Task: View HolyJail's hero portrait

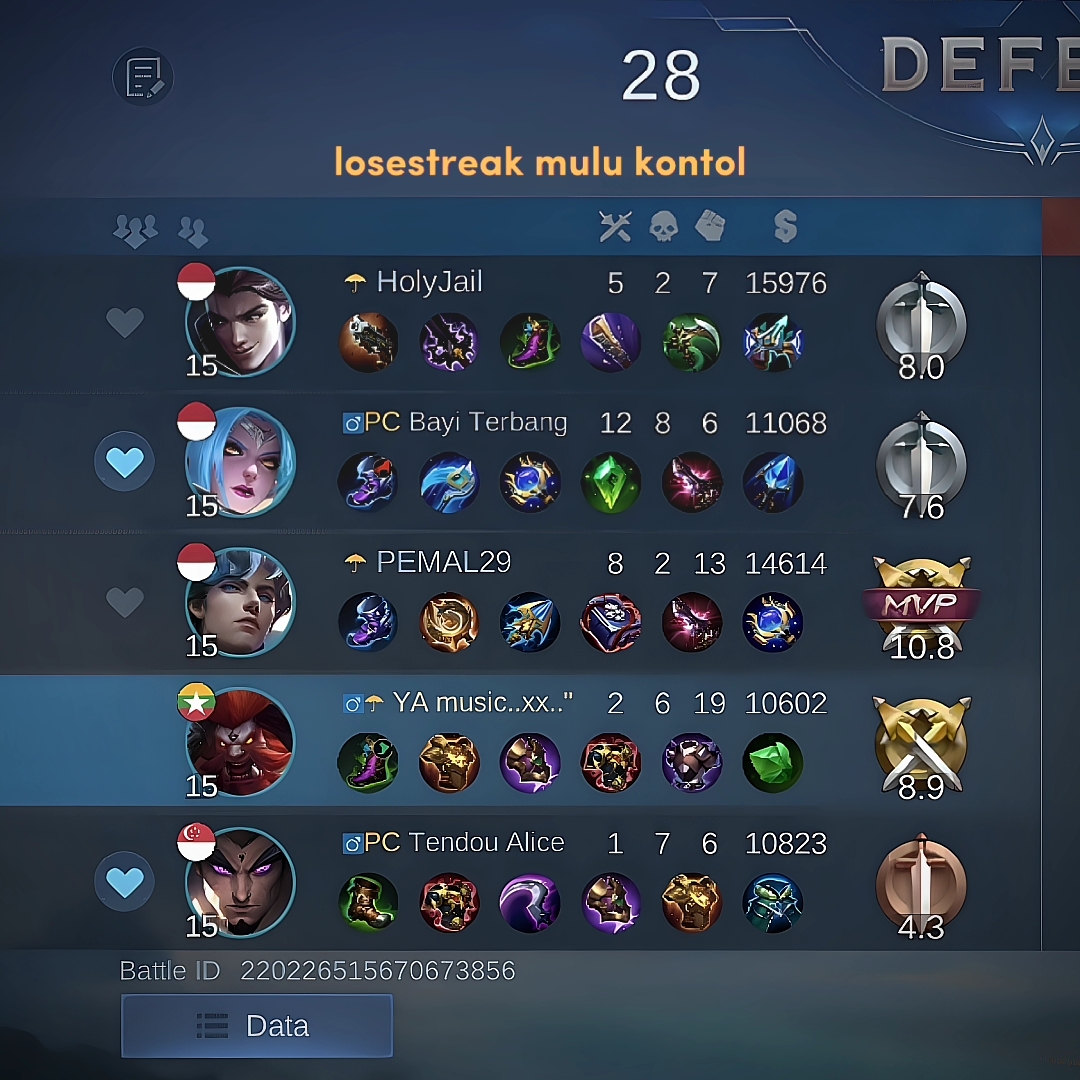Action: (x=240, y=323)
